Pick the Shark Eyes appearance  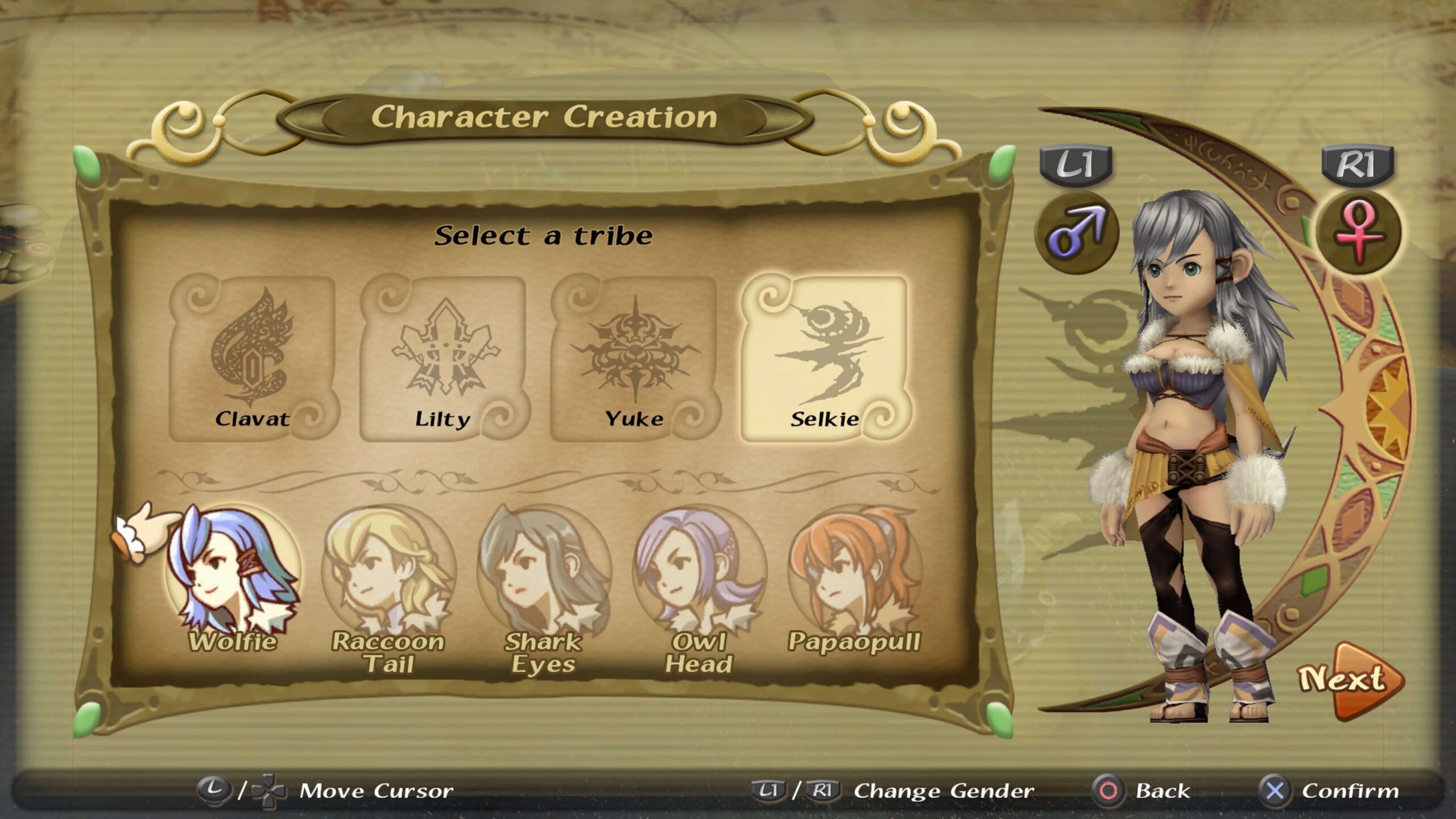544,574
